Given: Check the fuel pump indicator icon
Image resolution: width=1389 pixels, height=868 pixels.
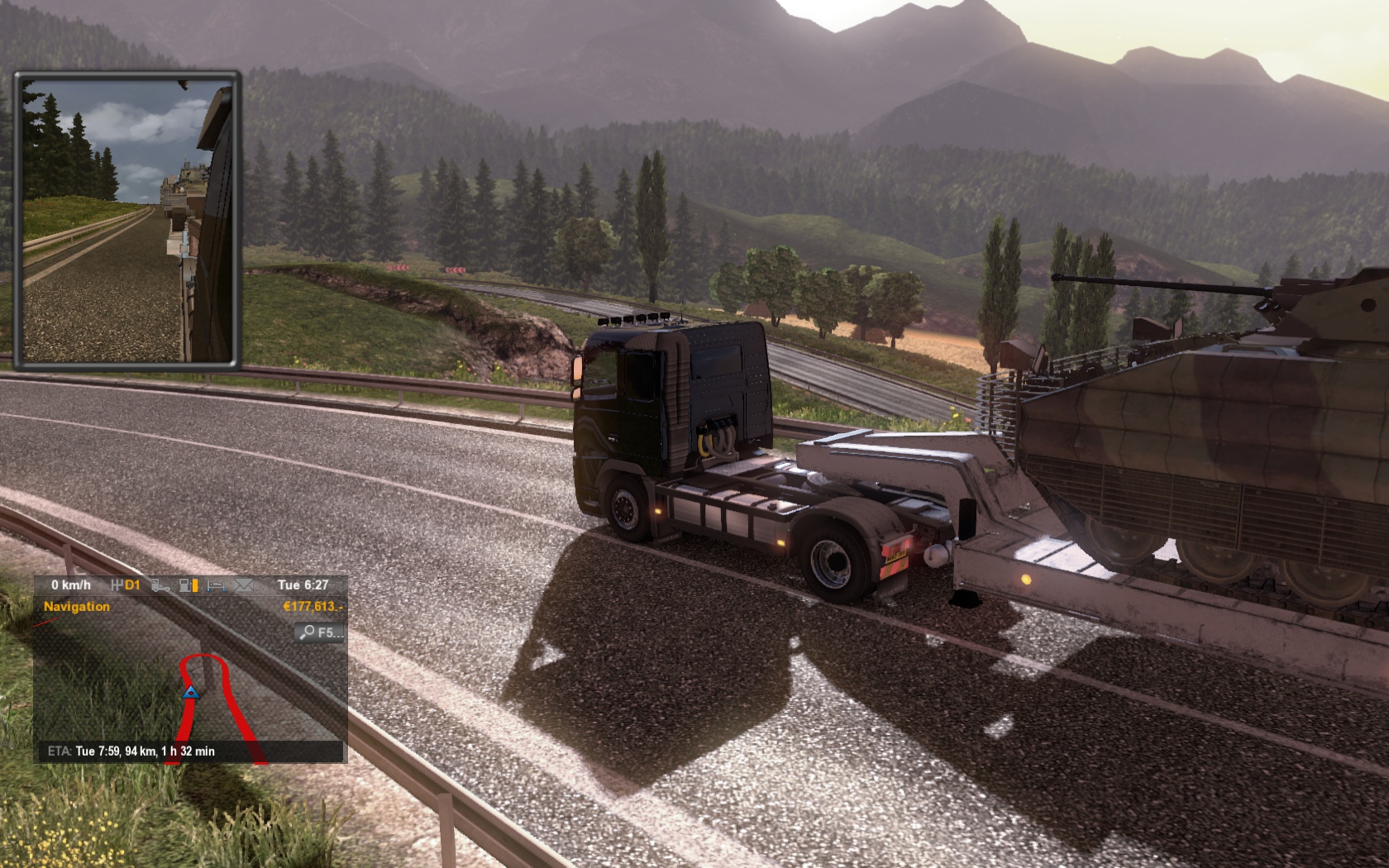Looking at the screenshot, I should [189, 585].
